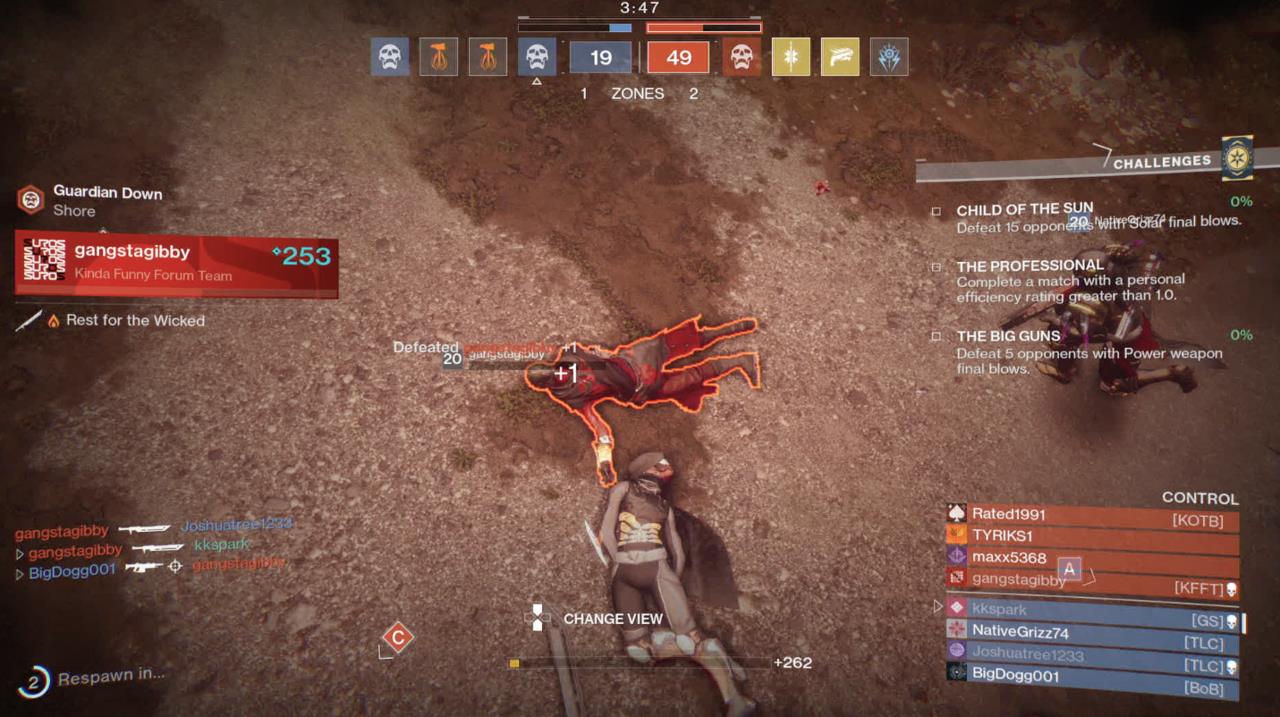This screenshot has width=1280, height=717.
Task: Select the Joshuatree1233 roster entry
Action: 1092,654
